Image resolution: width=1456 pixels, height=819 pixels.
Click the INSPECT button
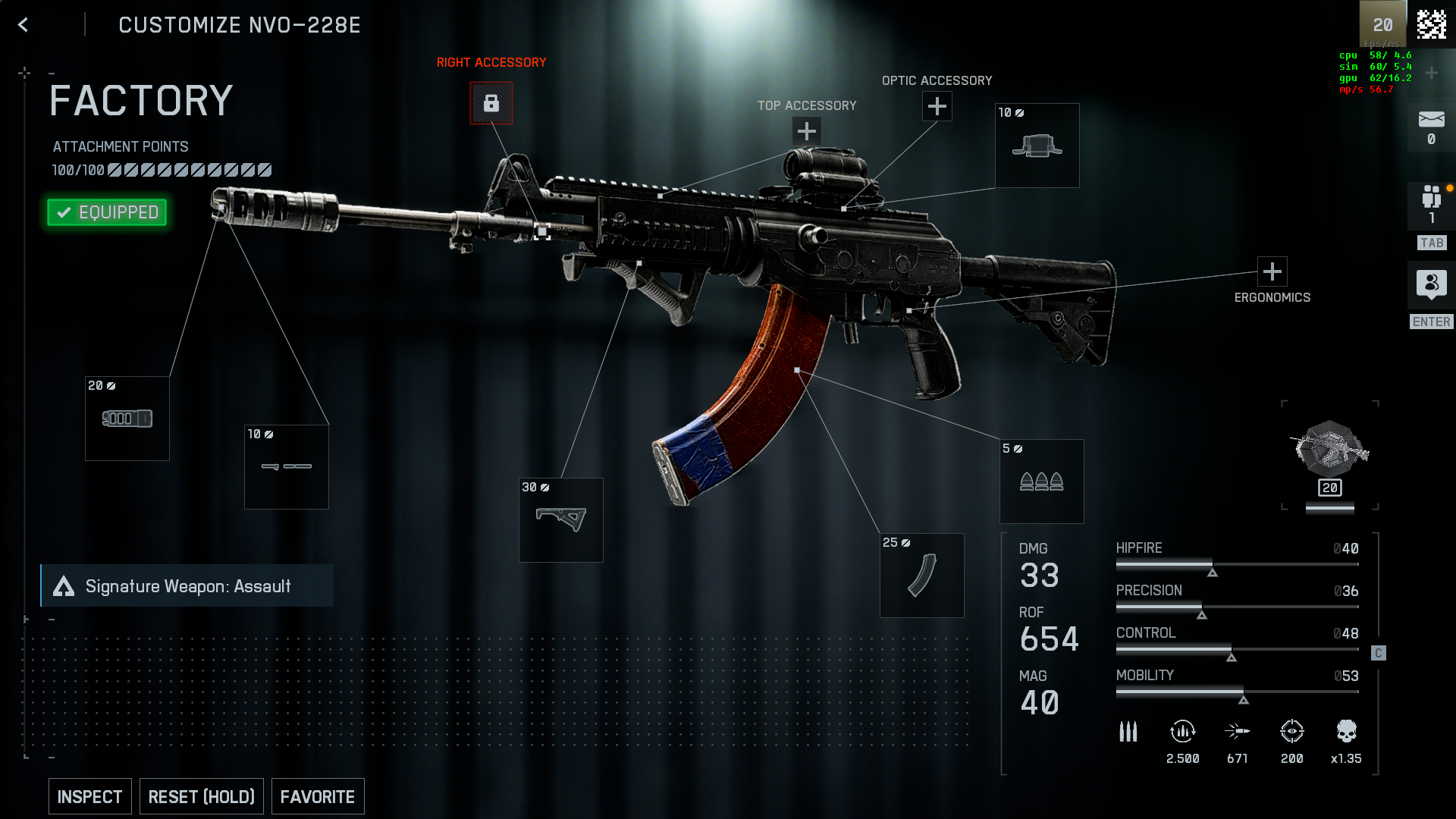89,796
